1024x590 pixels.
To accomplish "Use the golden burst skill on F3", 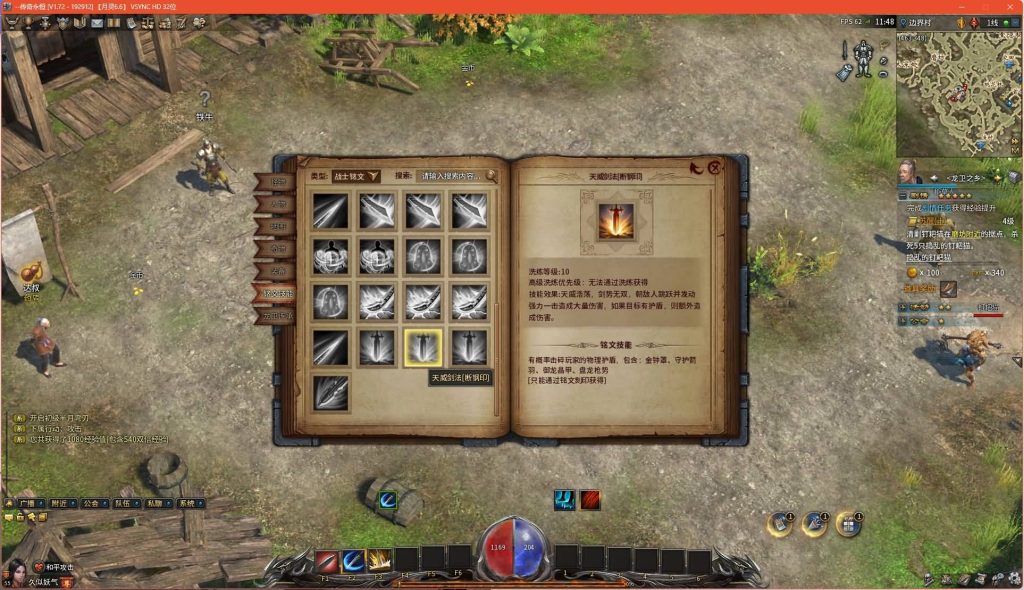I will [380, 561].
